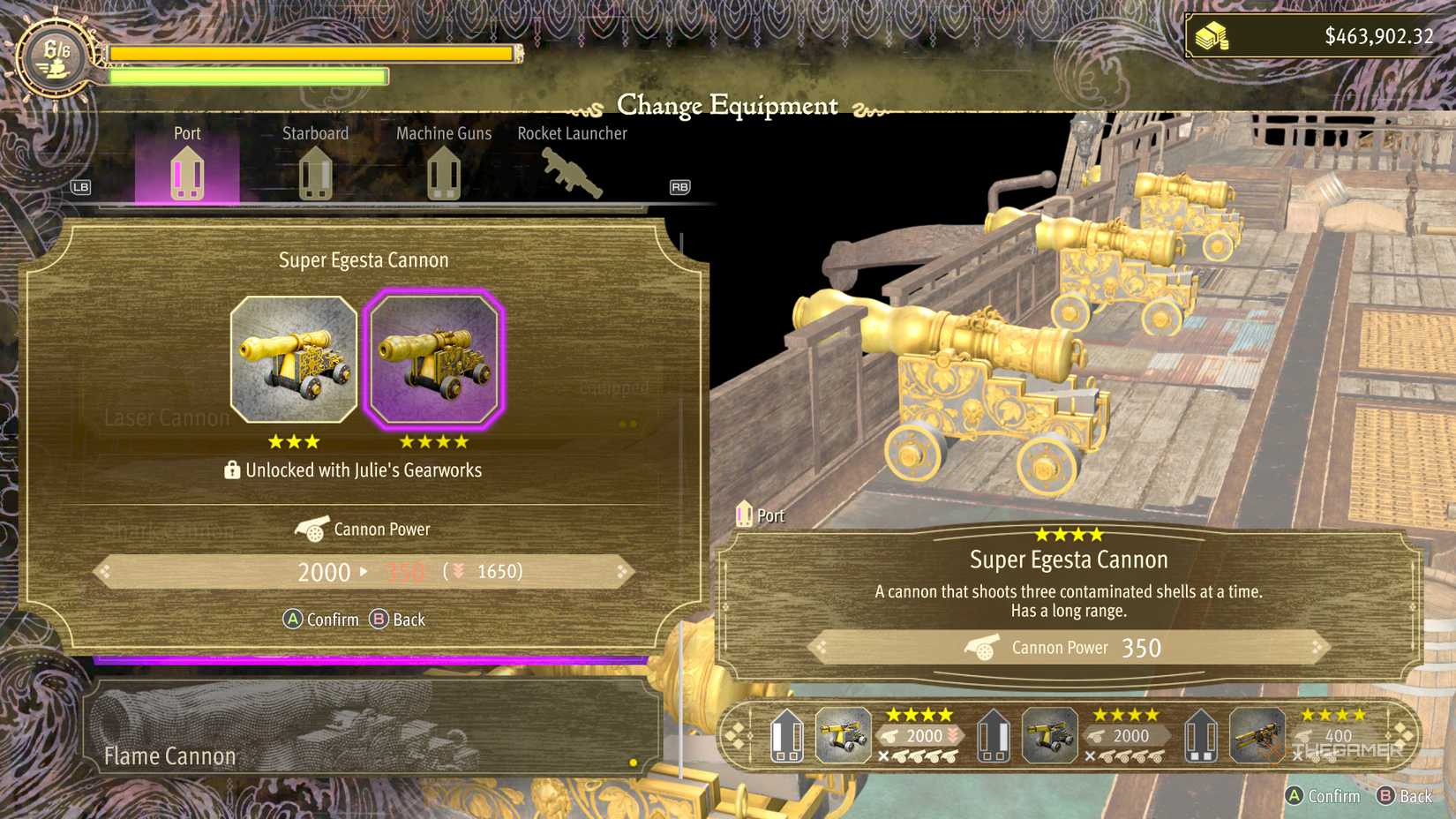Screen dimensions: 1456x819
Task: Select the Rocket Launcher weapon icon
Action: tap(572, 169)
